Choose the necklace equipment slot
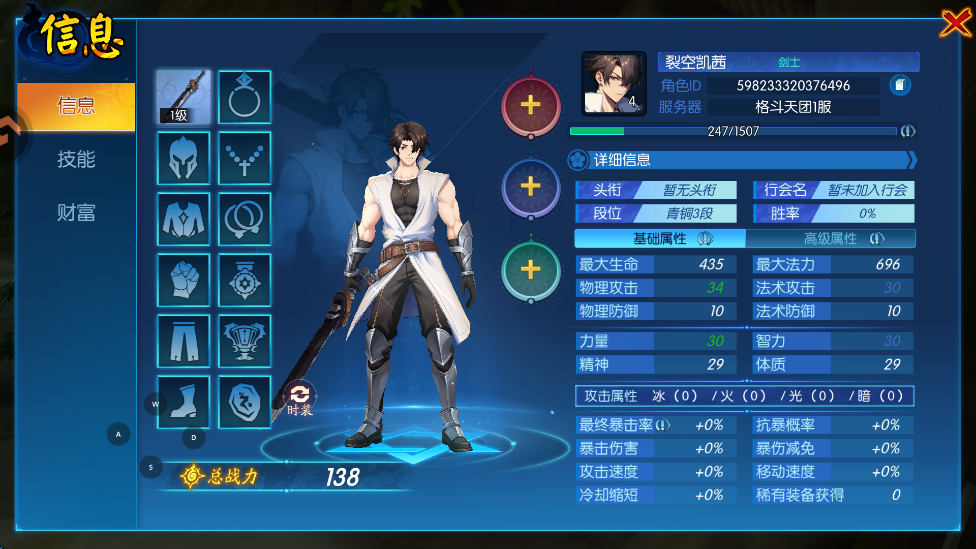 coord(244,158)
